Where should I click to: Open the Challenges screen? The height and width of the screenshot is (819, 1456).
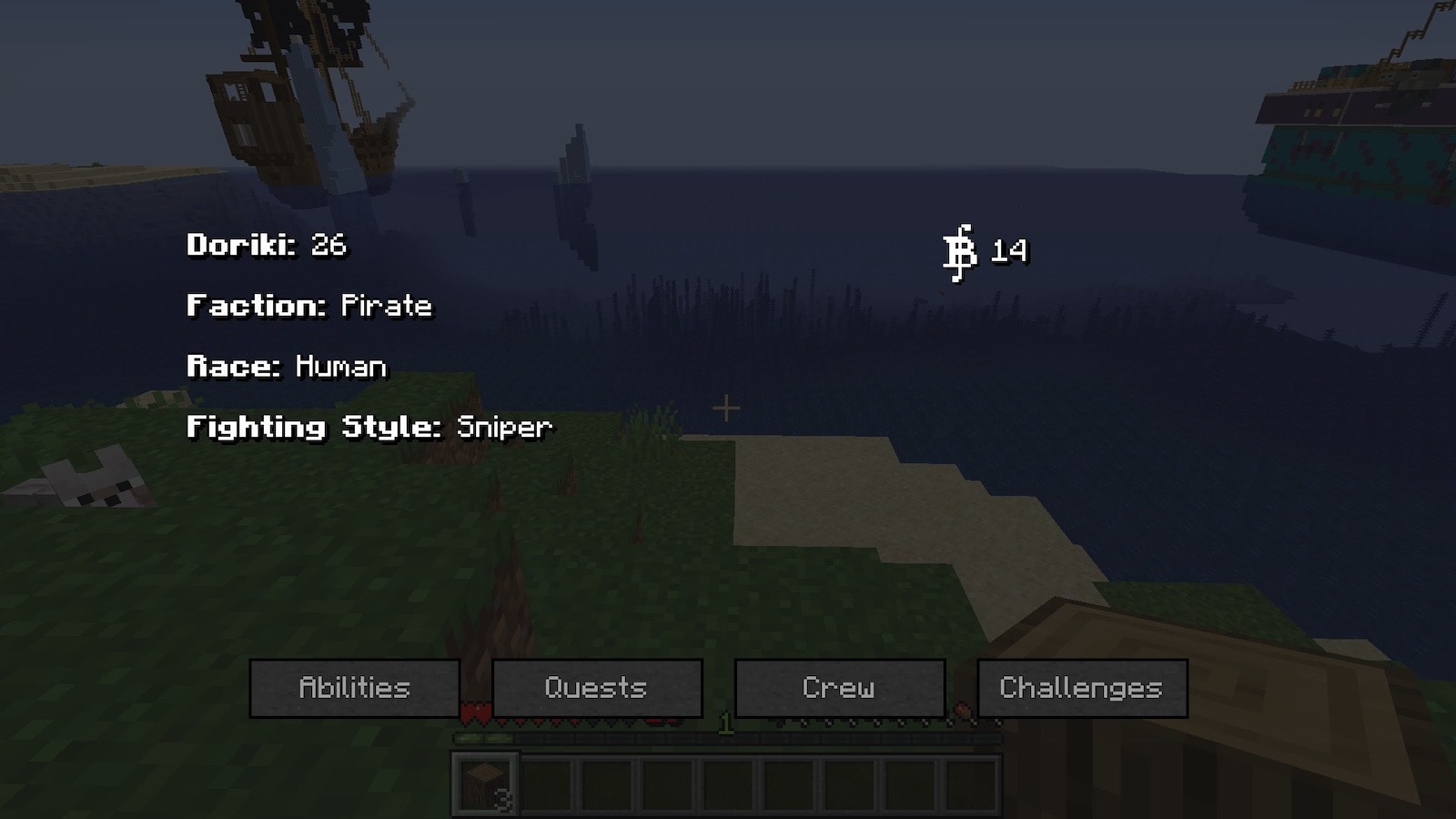click(1081, 688)
